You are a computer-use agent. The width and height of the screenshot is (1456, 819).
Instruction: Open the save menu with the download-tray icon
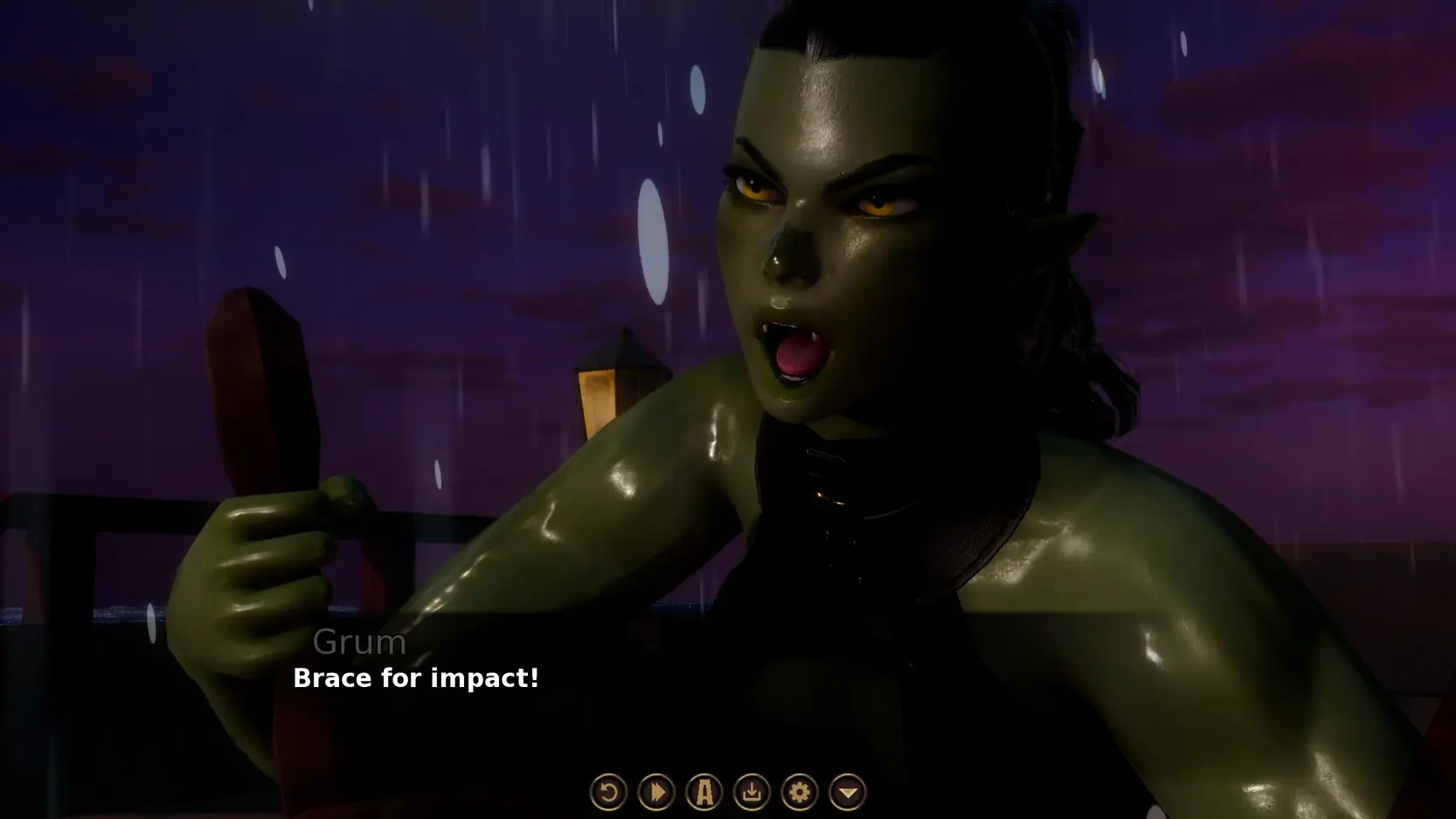pyautogui.click(x=752, y=792)
